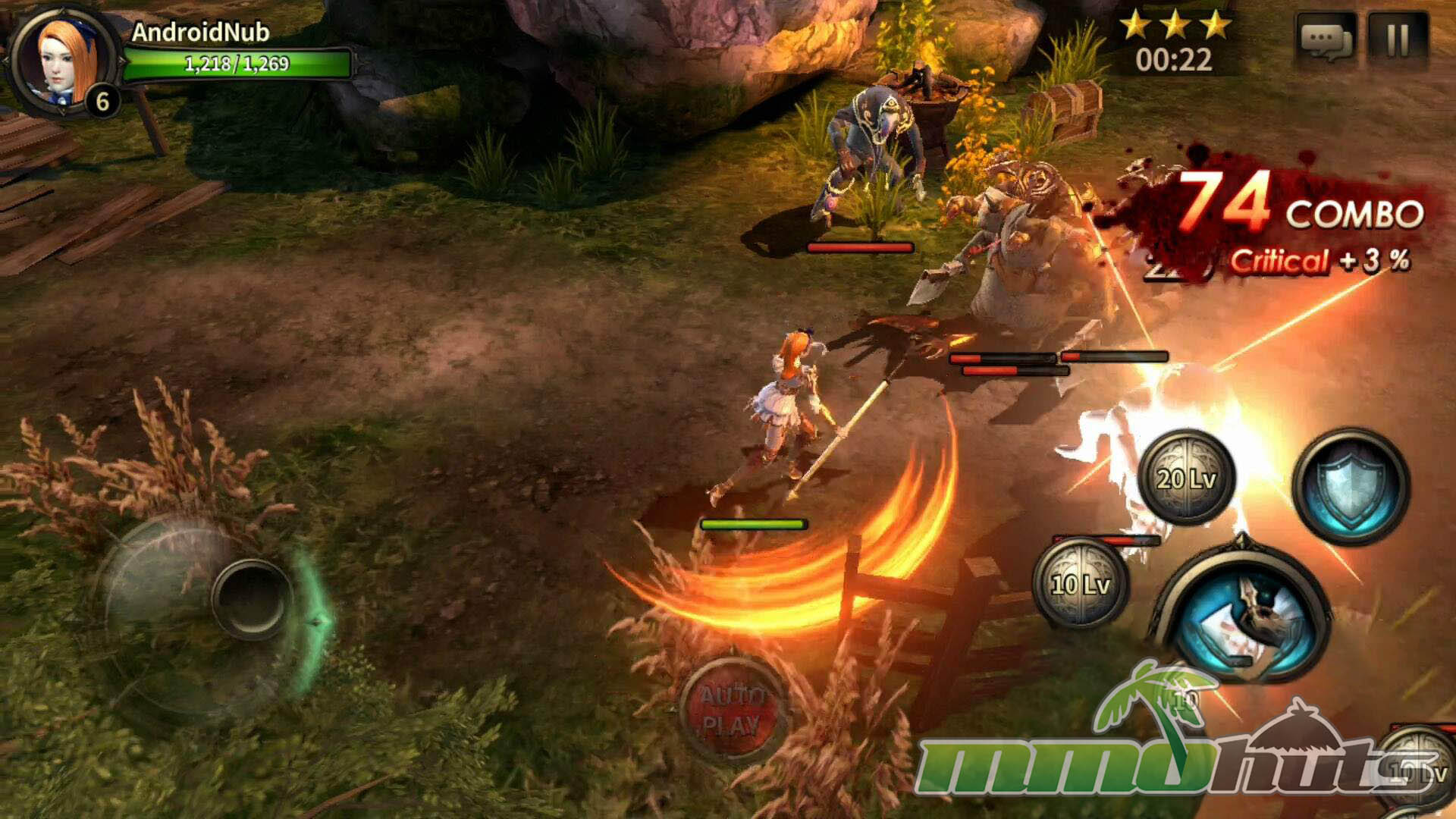Toggle the Auto Play button
The image size is (1456, 819).
coord(730,709)
